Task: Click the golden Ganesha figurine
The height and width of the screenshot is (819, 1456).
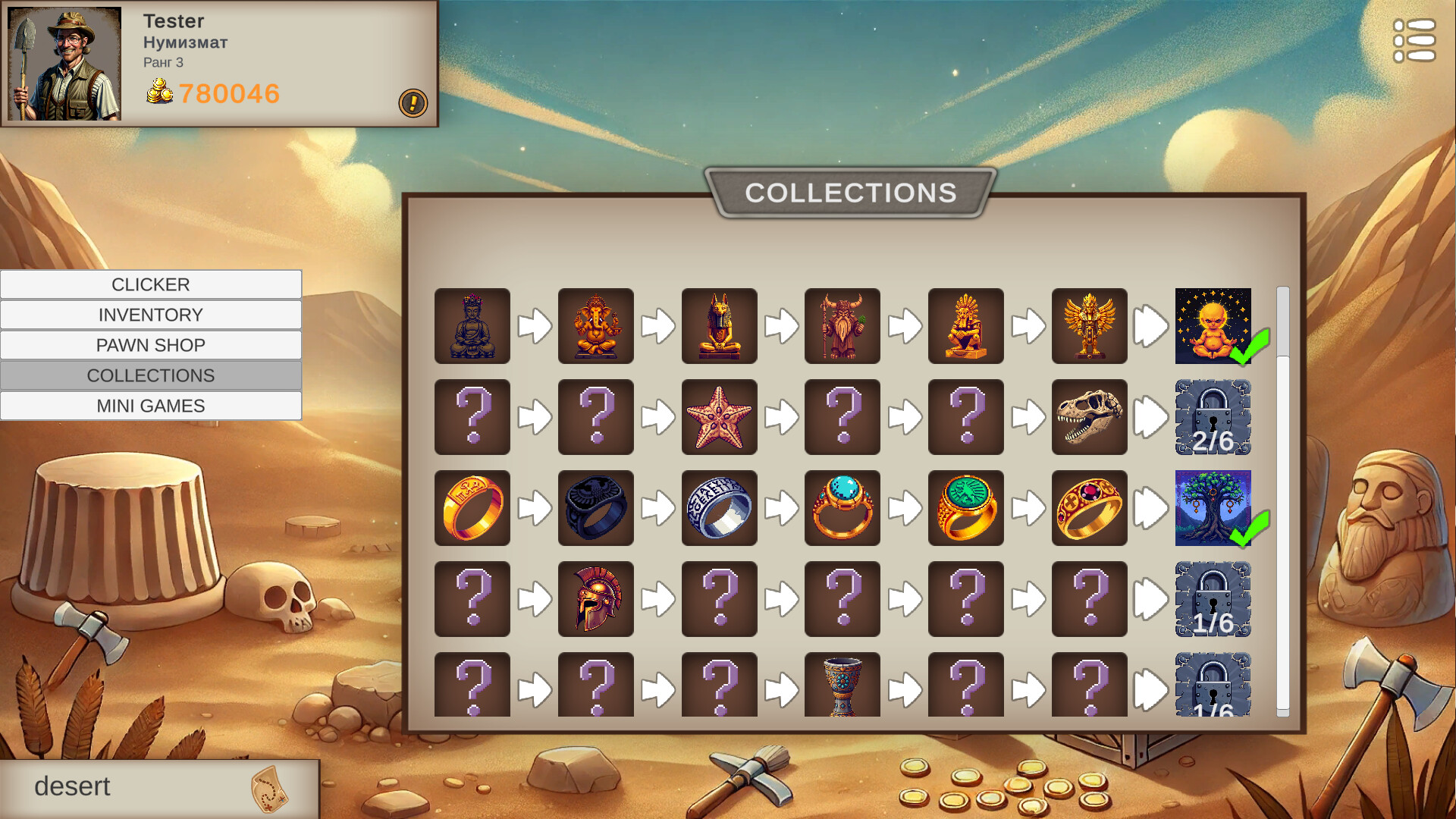Action: tap(595, 326)
